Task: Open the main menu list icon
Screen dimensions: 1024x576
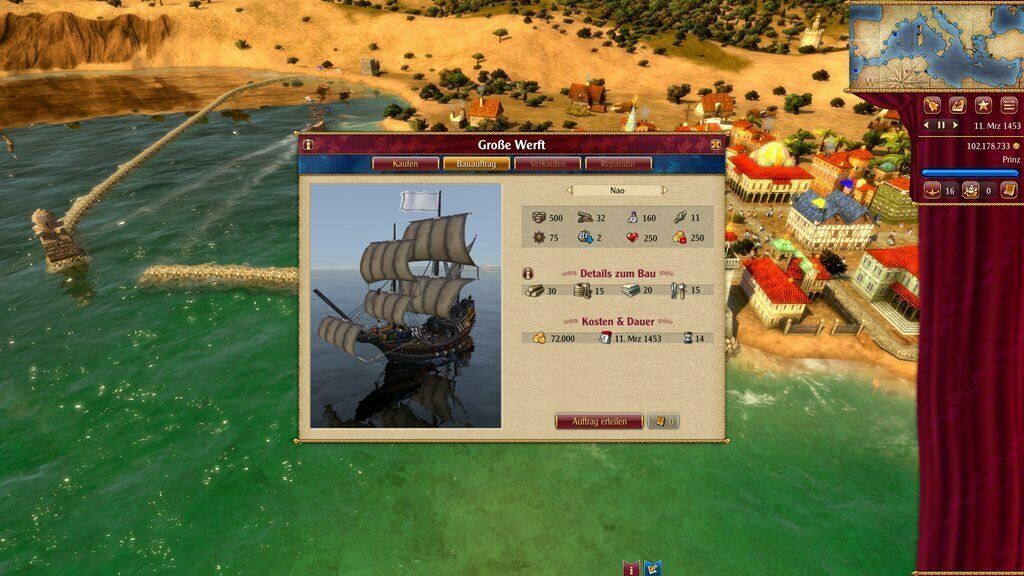Action: (1009, 105)
